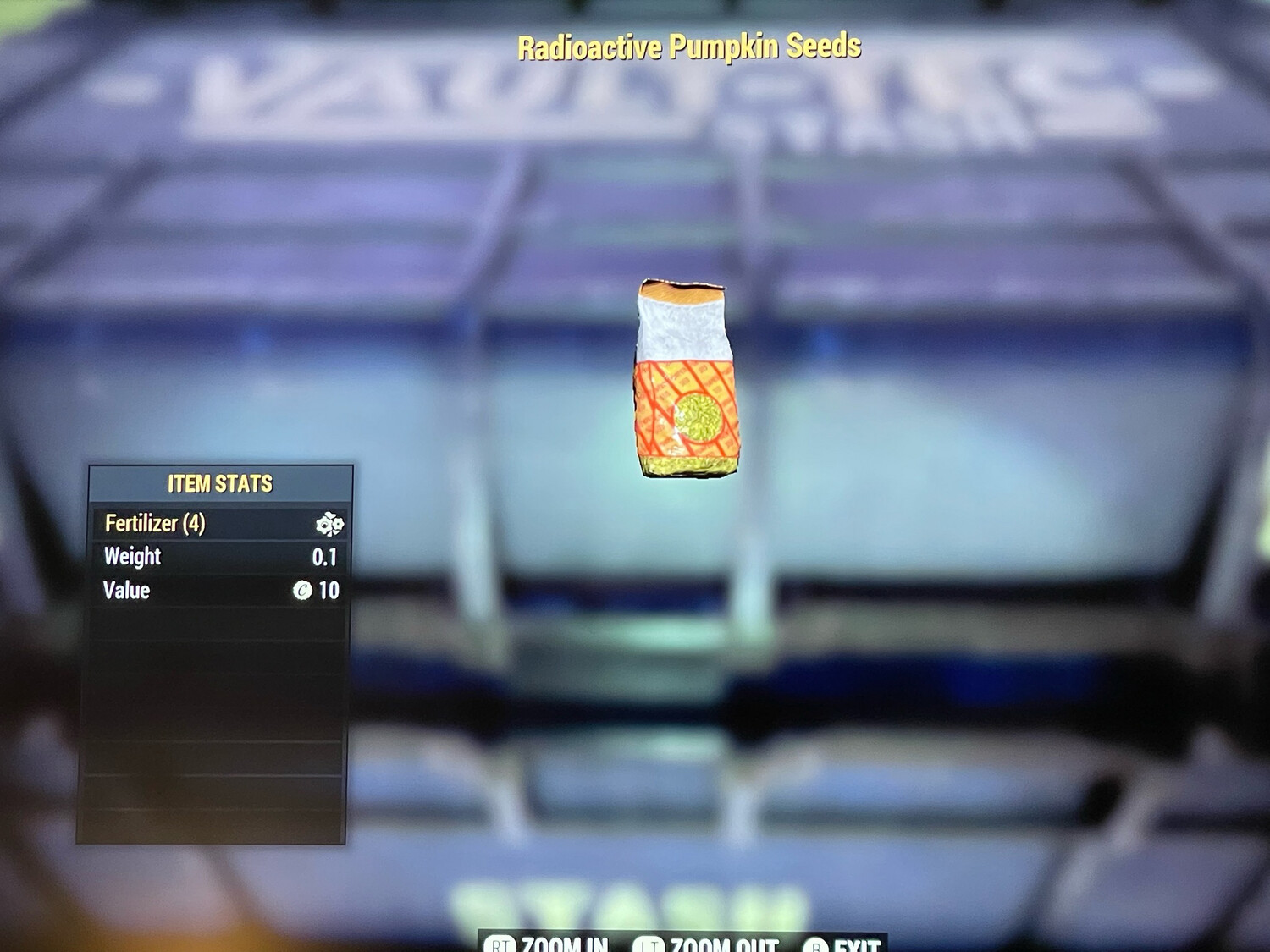Viewport: 1270px width, 952px height.
Task: Click the pumpkin logo on the seed bag
Action: click(x=699, y=417)
